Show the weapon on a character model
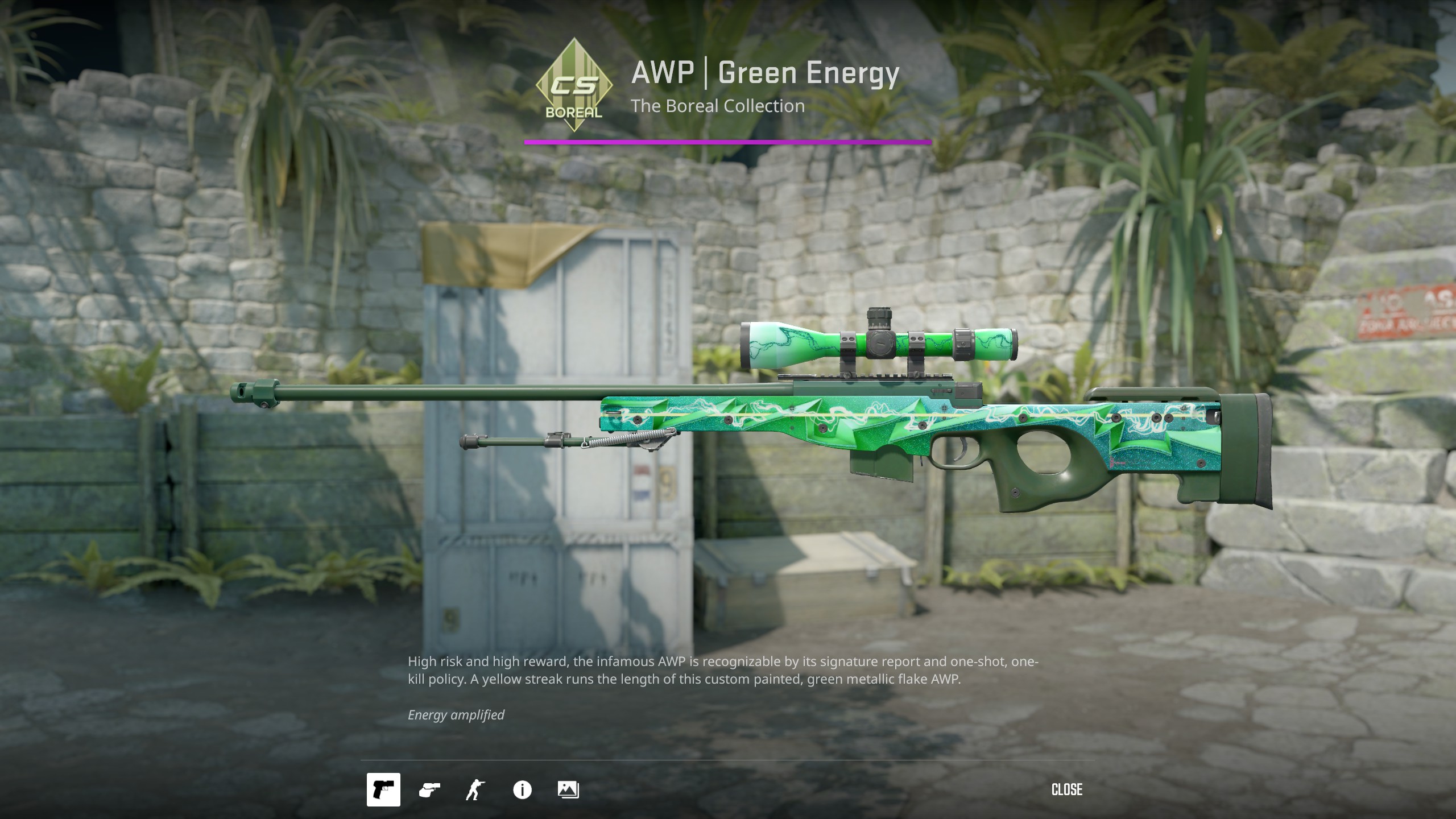1456x819 pixels. [x=475, y=789]
